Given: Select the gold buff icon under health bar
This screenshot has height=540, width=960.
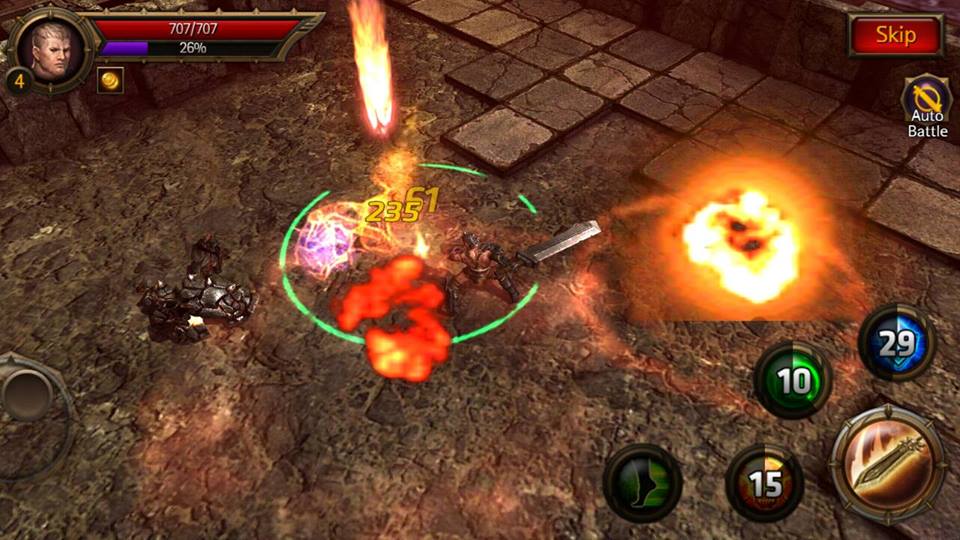Looking at the screenshot, I should [110, 81].
